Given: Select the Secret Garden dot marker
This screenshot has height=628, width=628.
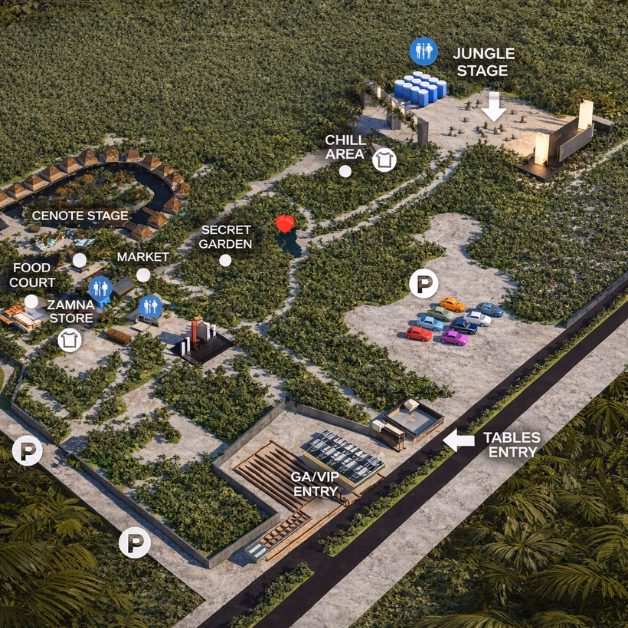Looking at the screenshot, I should (x=226, y=260).
